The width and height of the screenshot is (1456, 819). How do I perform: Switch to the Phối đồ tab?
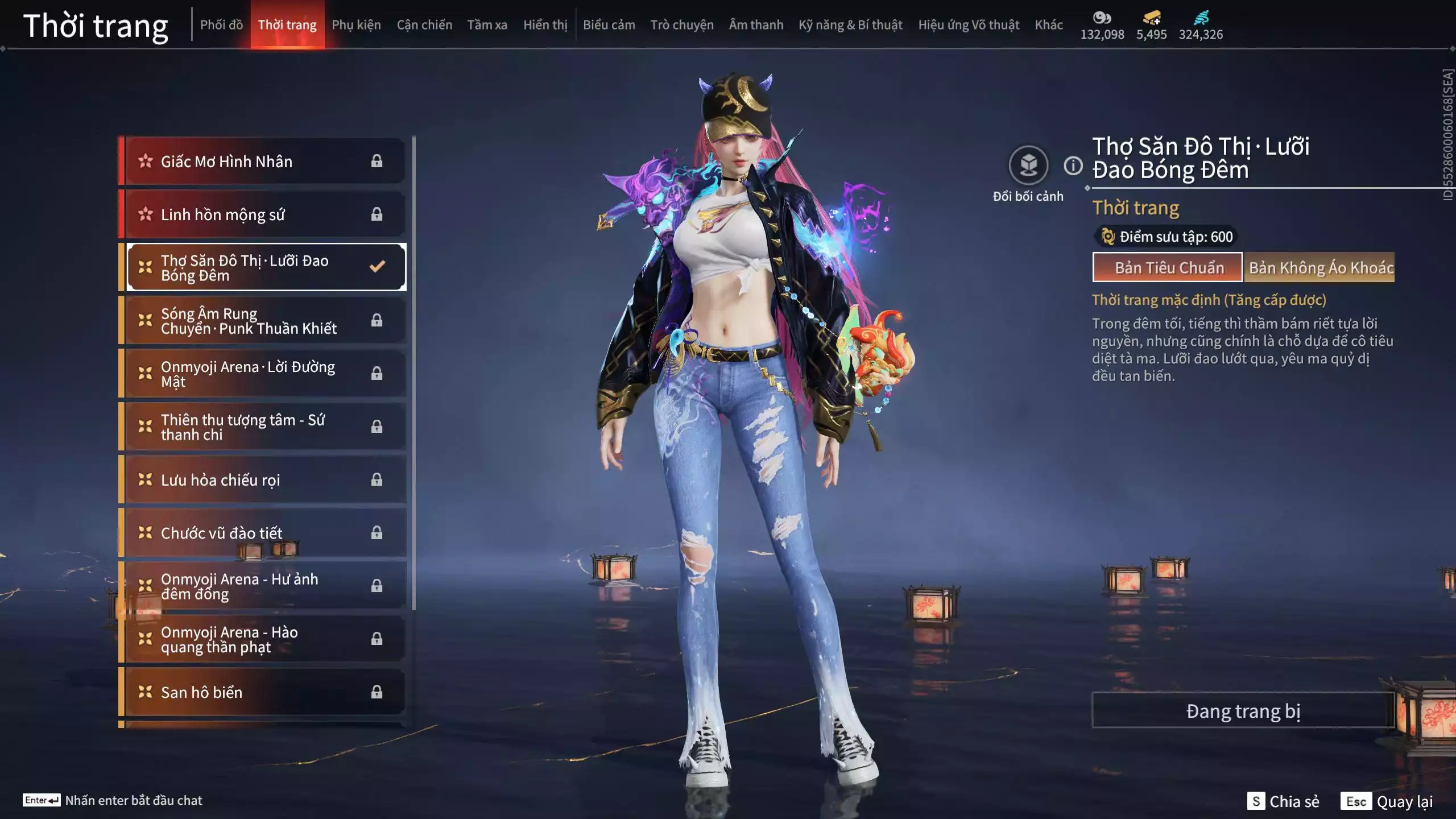point(221,25)
